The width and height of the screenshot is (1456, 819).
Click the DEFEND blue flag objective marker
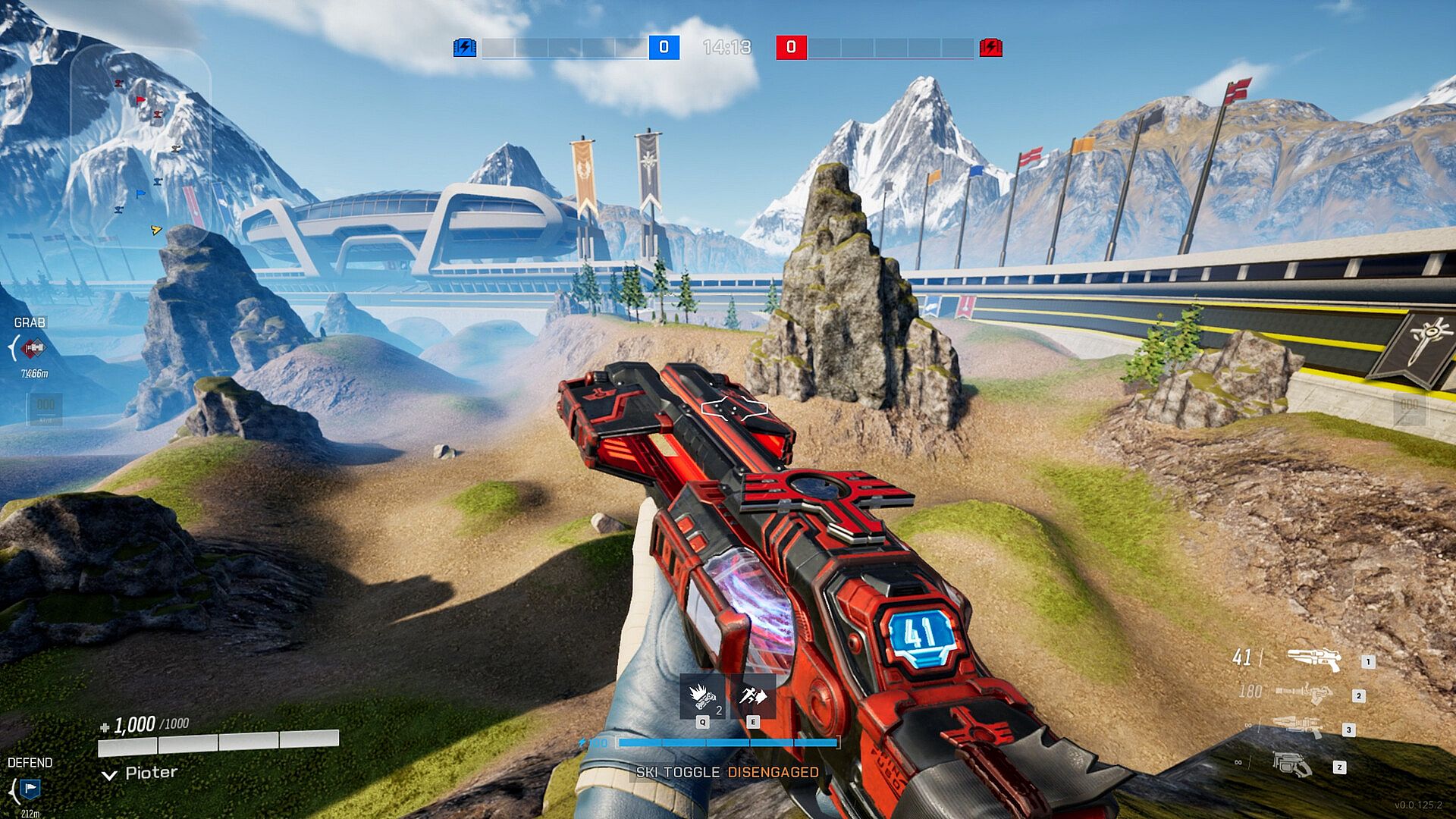[30, 789]
